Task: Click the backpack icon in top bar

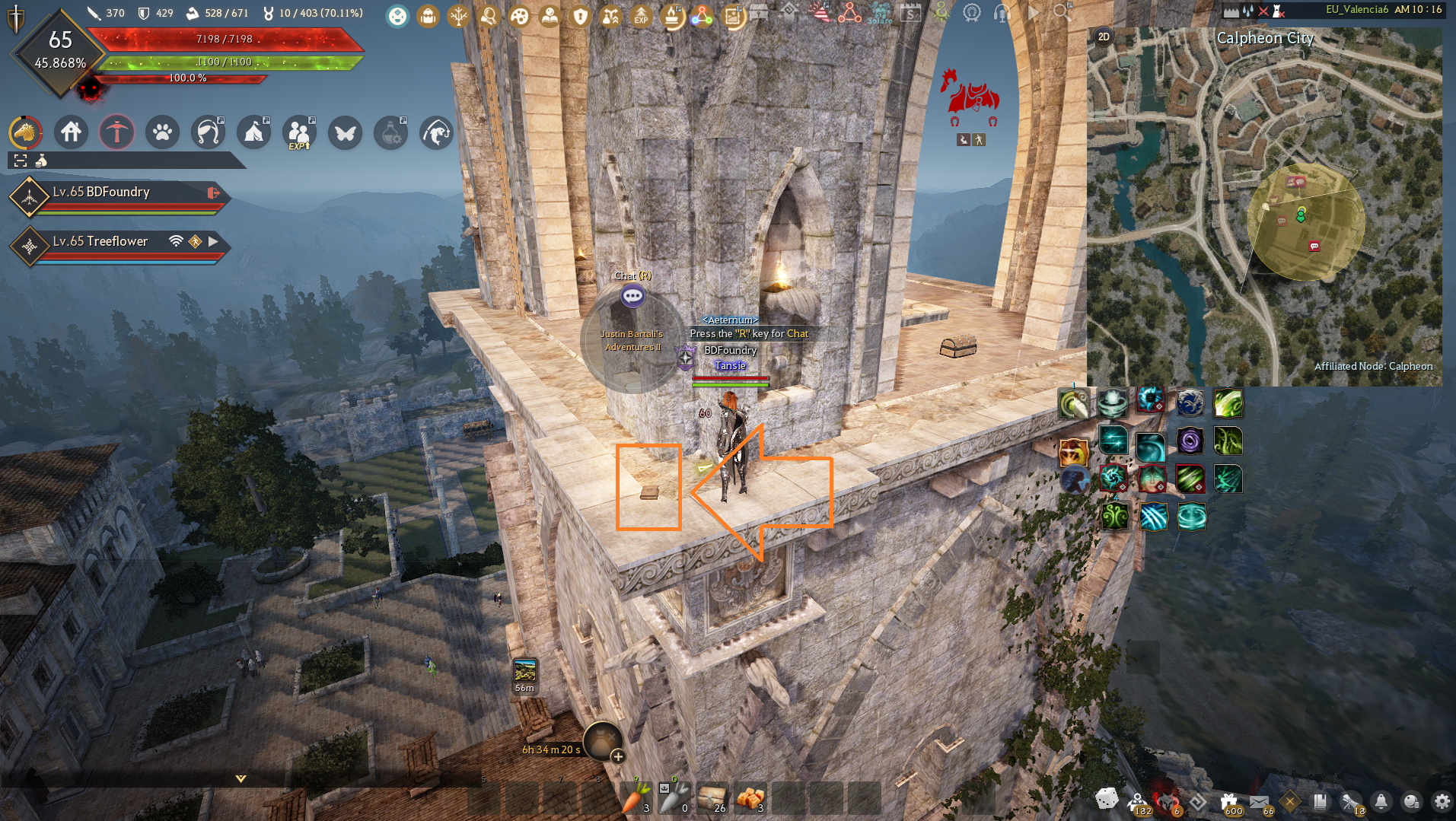Action: 428,16
